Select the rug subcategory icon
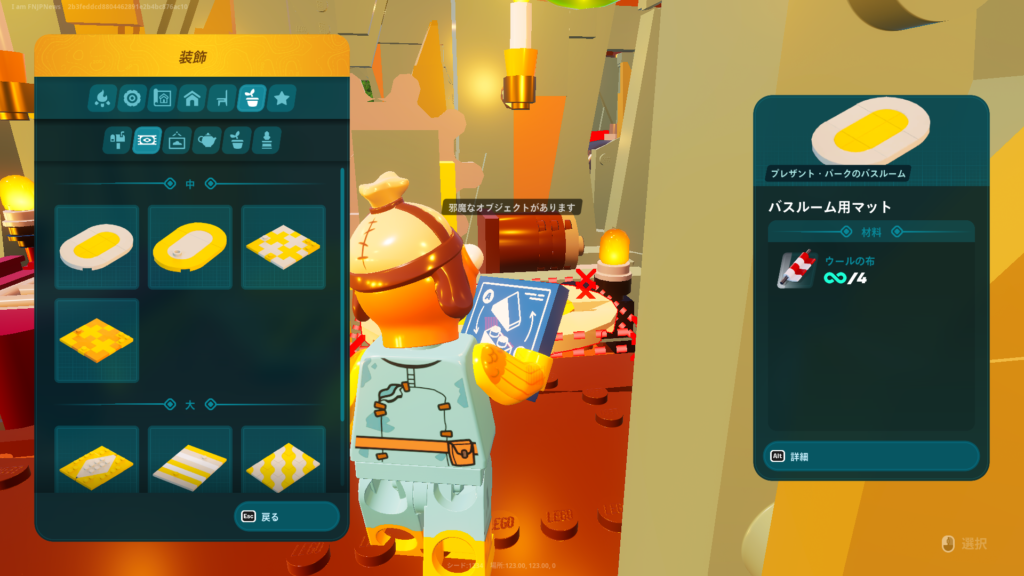Viewport: 1024px width, 576px height. coord(147,140)
